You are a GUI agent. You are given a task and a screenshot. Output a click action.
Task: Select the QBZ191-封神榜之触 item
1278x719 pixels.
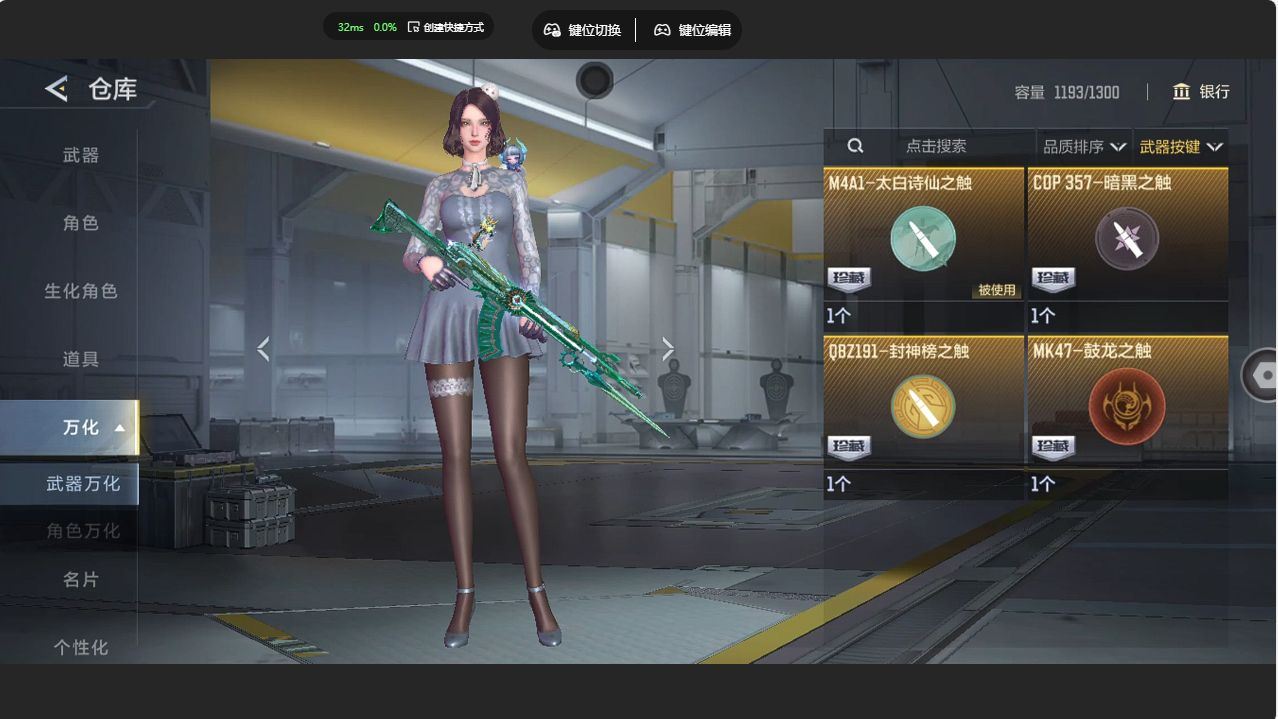pos(923,408)
